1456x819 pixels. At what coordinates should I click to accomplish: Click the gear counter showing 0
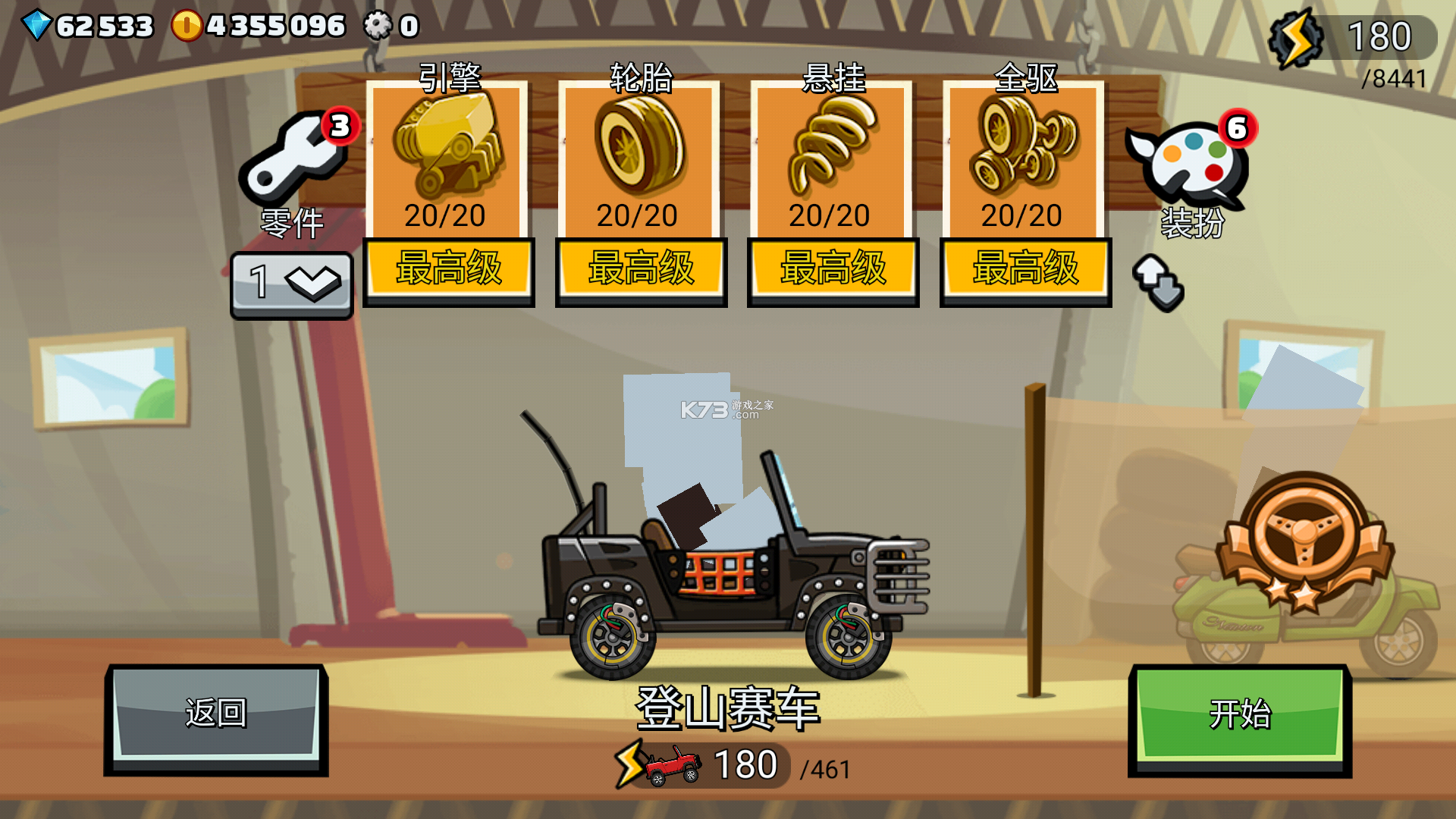[x=377, y=24]
